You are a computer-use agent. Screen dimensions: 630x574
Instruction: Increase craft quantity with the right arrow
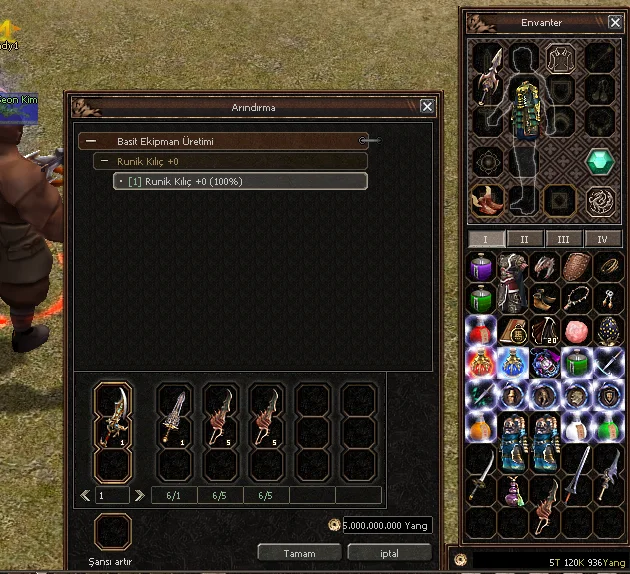(139, 495)
